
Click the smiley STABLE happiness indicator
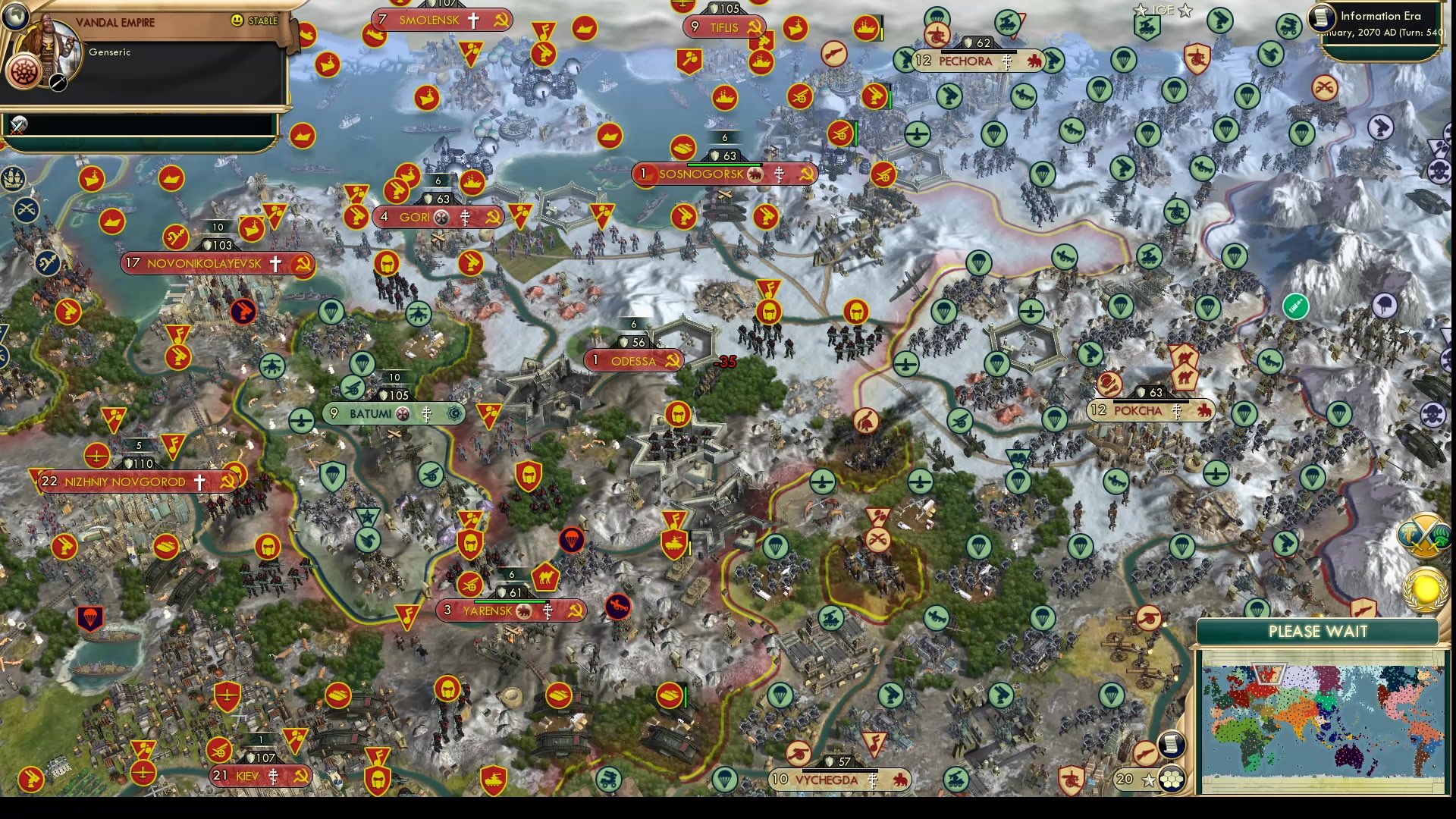tap(238, 20)
